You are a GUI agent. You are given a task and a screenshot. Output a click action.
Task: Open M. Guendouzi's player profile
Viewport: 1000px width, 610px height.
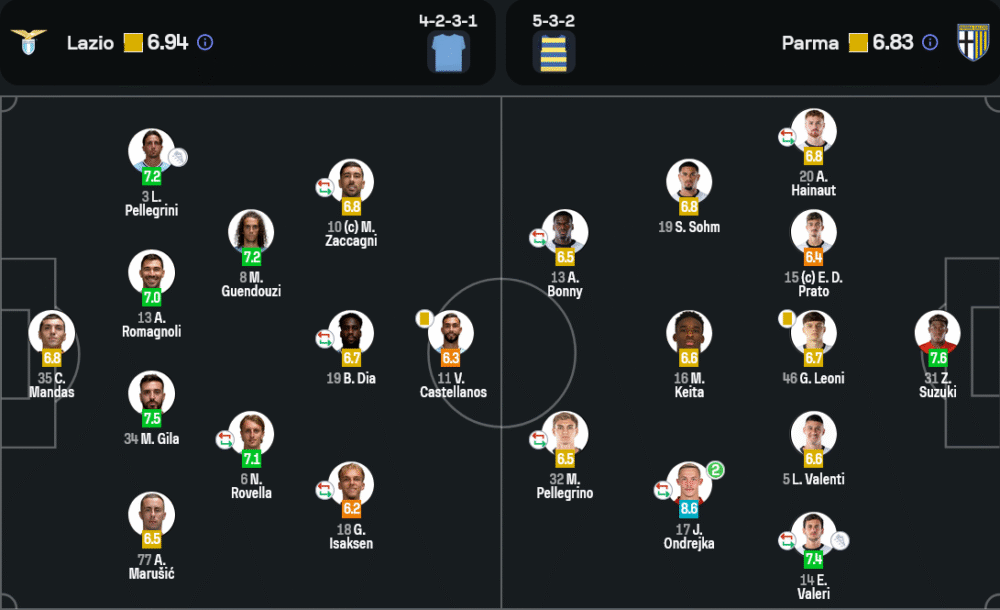[x=251, y=233]
